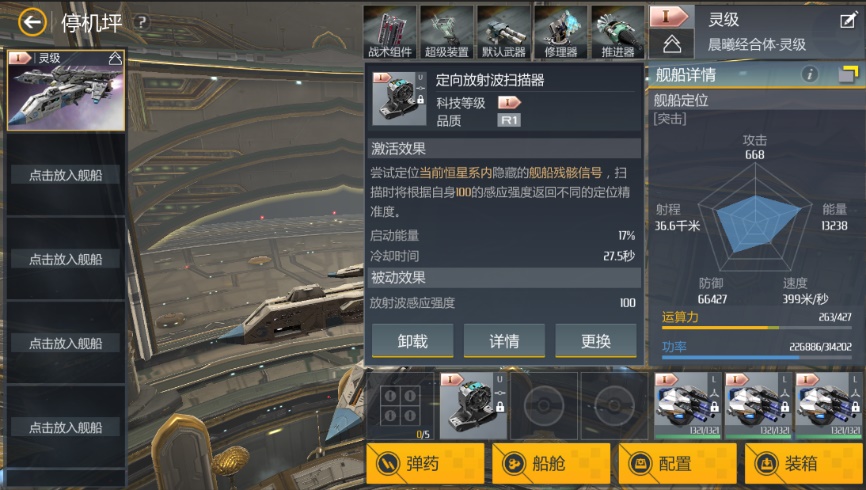Unload the scanner with 卸载
This screenshot has height=490, width=866.
pos(412,341)
